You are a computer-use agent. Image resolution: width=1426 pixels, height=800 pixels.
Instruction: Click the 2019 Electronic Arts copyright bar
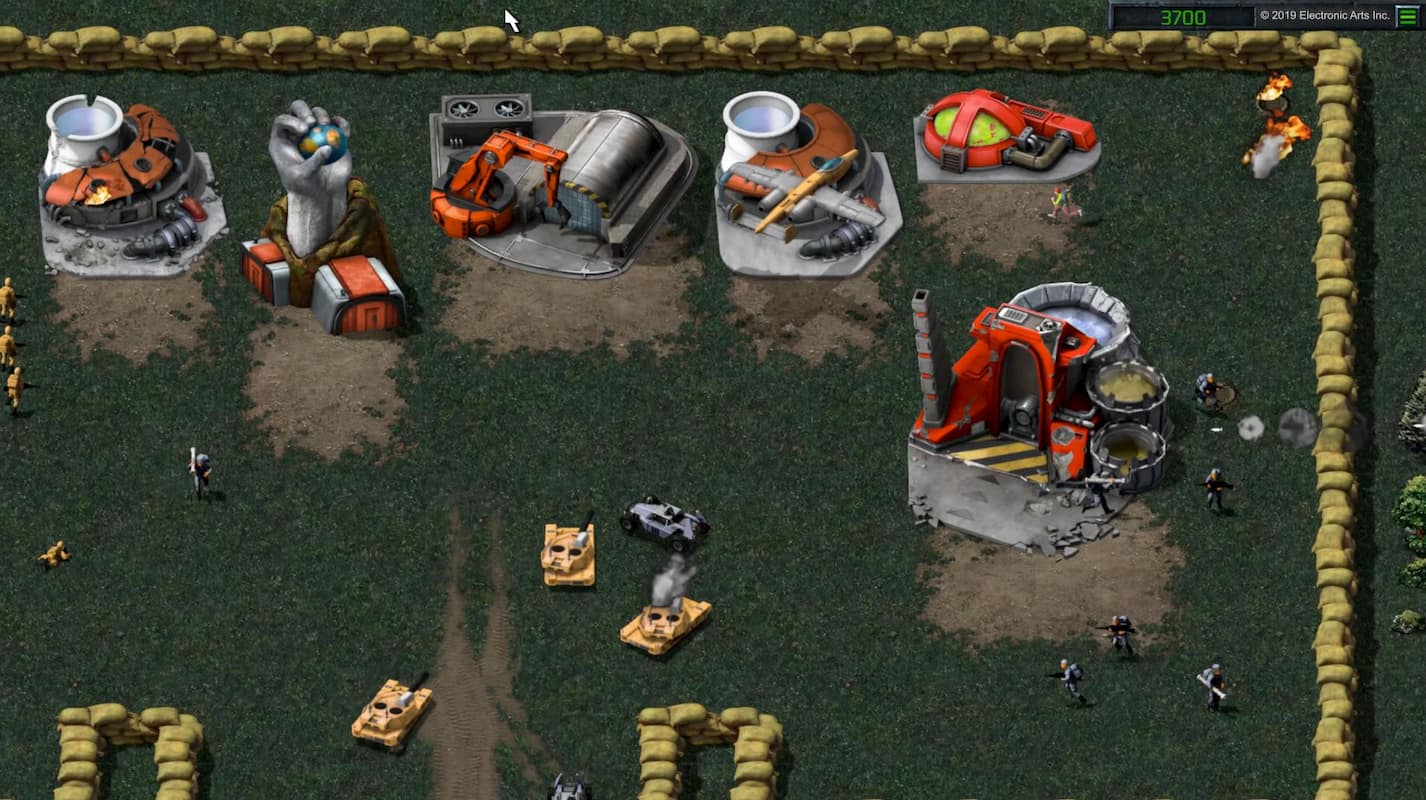1320,15
